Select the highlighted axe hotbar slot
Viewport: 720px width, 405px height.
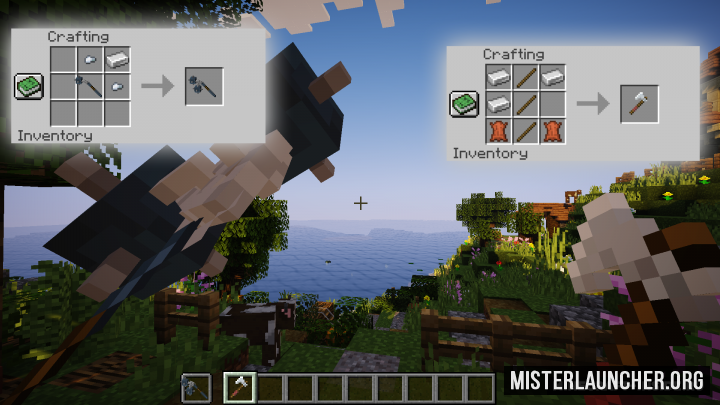238,387
